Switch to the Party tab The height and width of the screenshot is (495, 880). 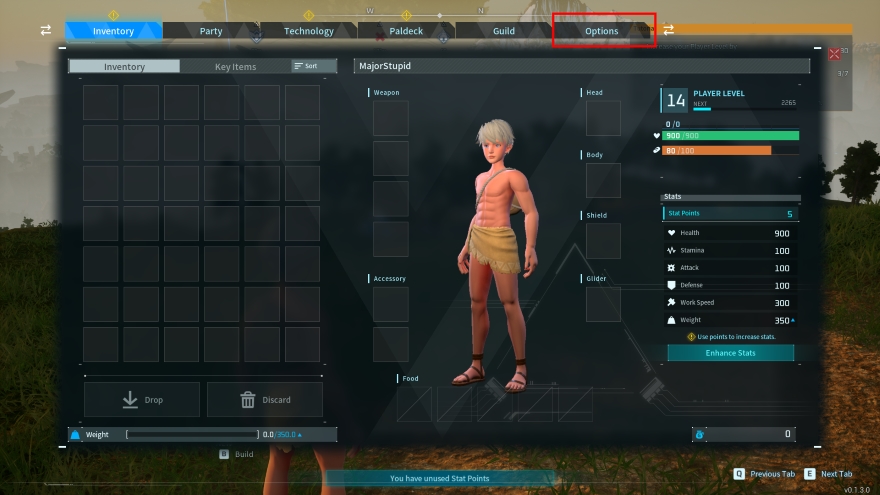click(211, 31)
